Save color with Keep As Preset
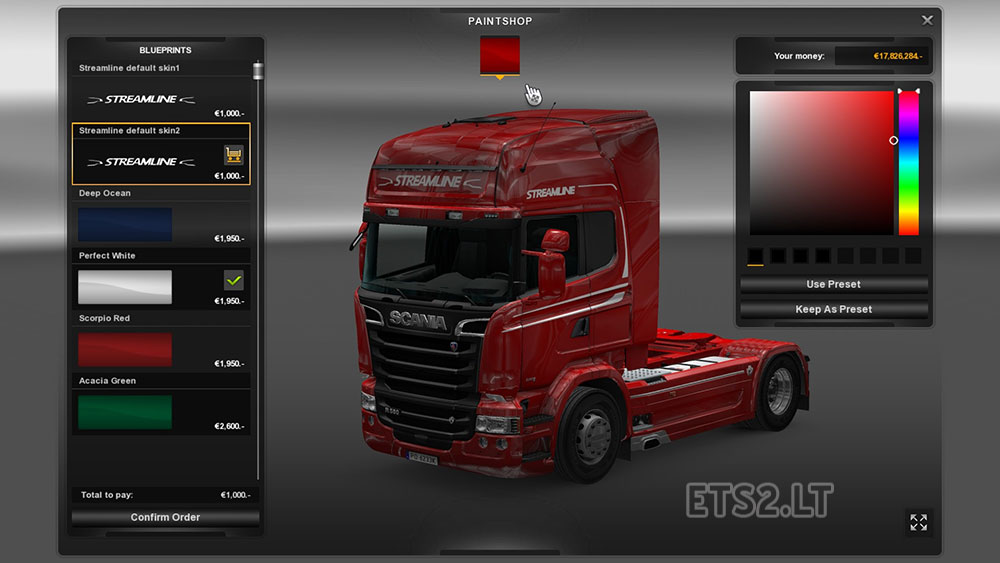 pyautogui.click(x=834, y=309)
